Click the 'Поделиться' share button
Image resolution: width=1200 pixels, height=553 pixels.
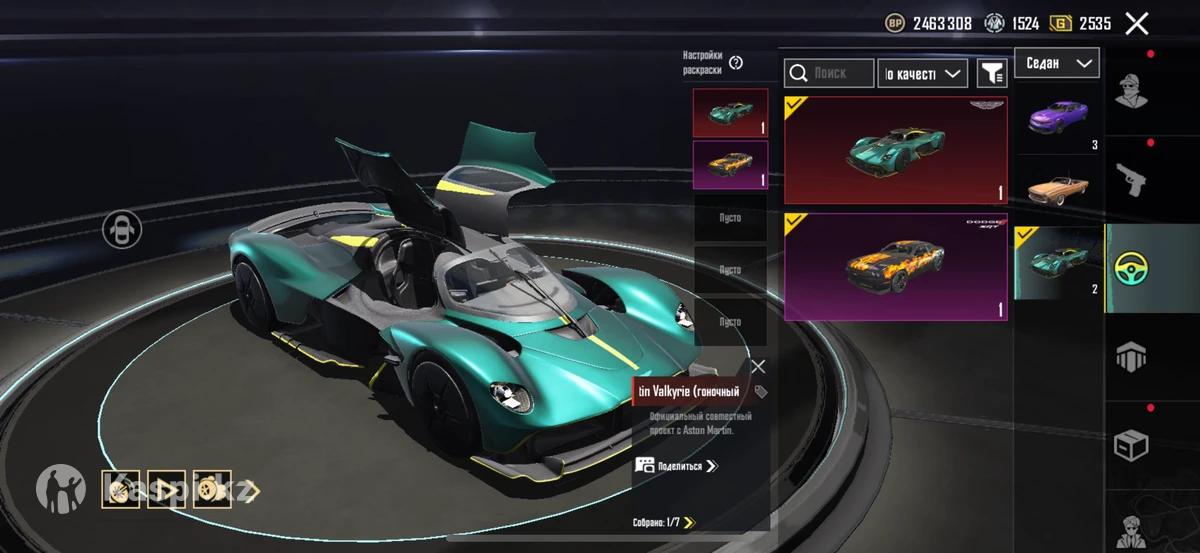click(x=677, y=466)
